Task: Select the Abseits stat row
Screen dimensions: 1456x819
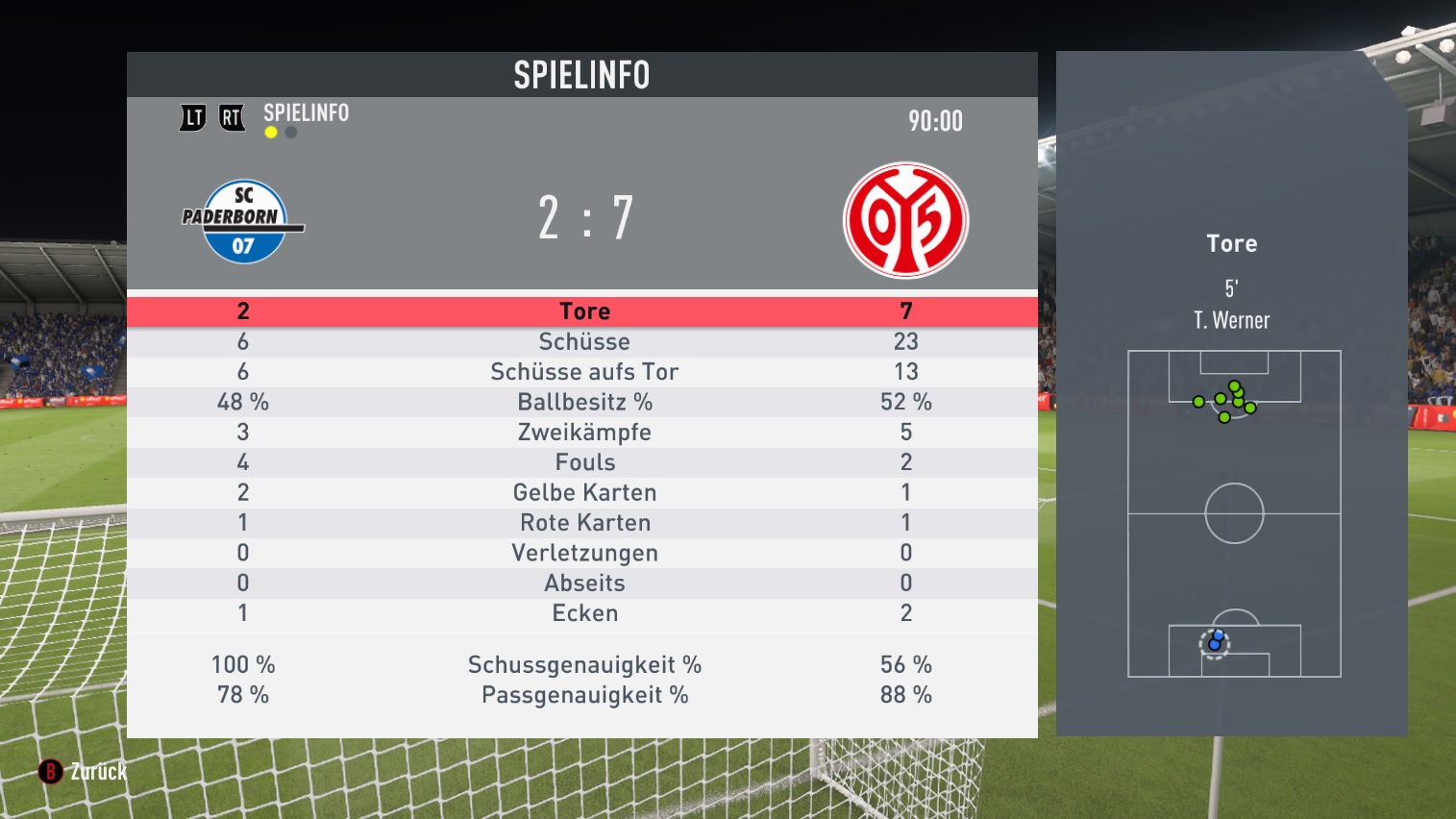Action: pyautogui.click(x=583, y=583)
